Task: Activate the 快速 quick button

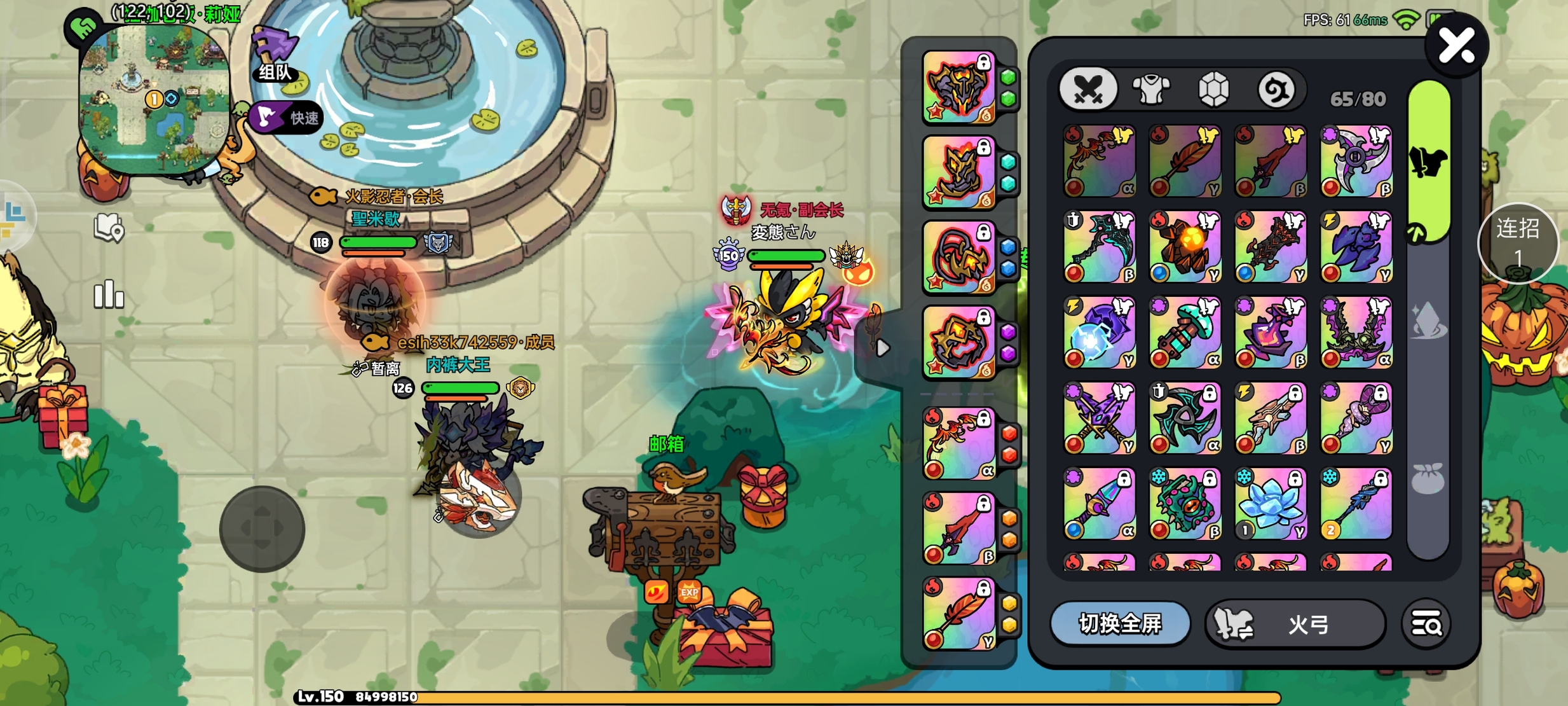Action: [x=287, y=118]
